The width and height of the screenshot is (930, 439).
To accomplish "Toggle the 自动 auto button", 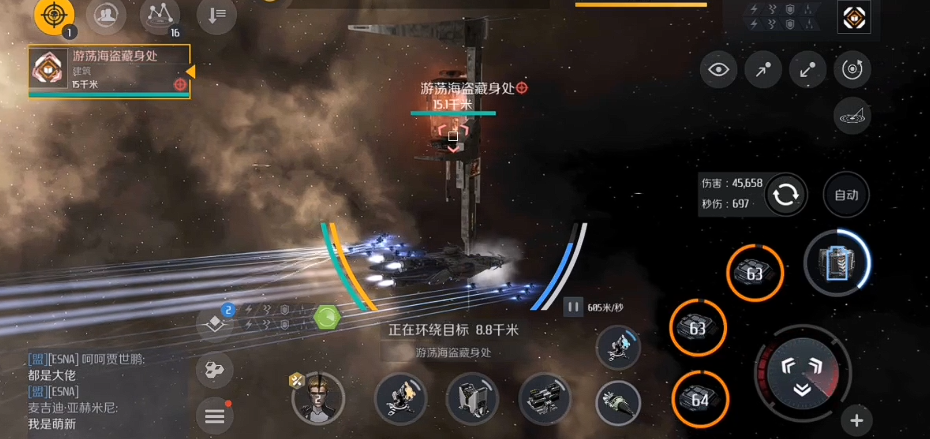I will [845, 195].
